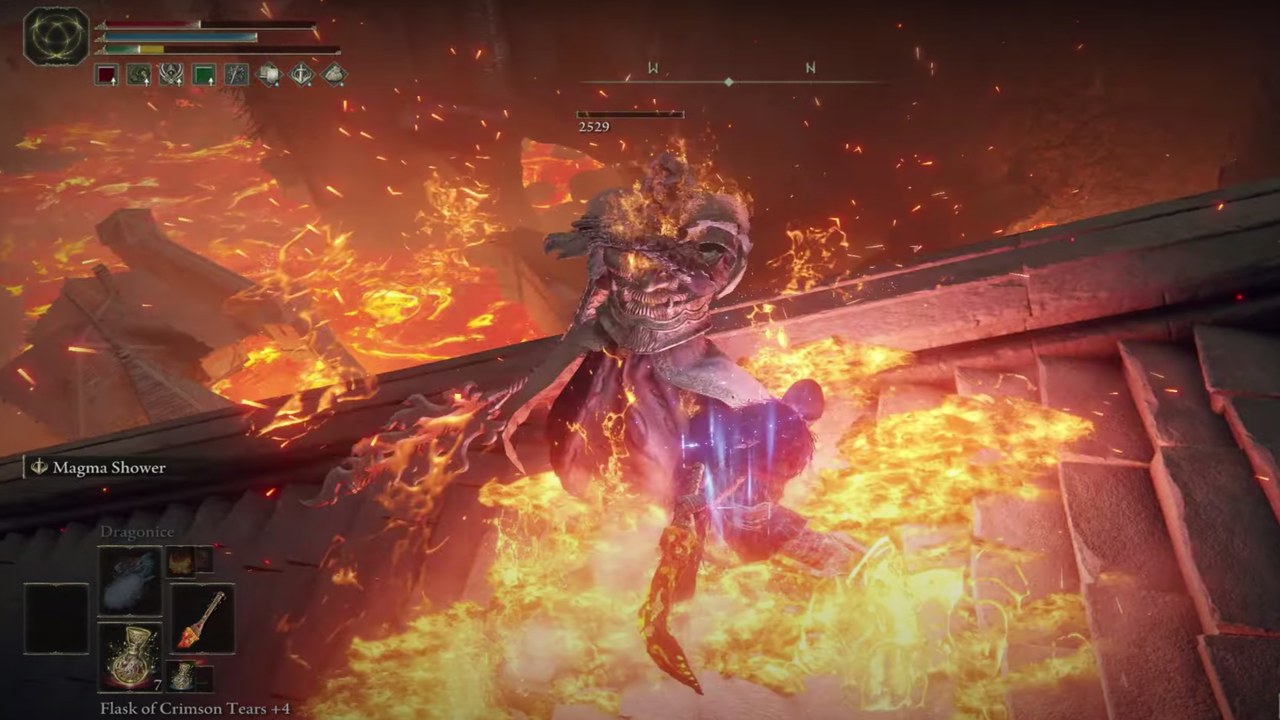Image resolution: width=1280 pixels, height=720 pixels.
Task: Click the dark red square buff icon
Action: pos(107,75)
